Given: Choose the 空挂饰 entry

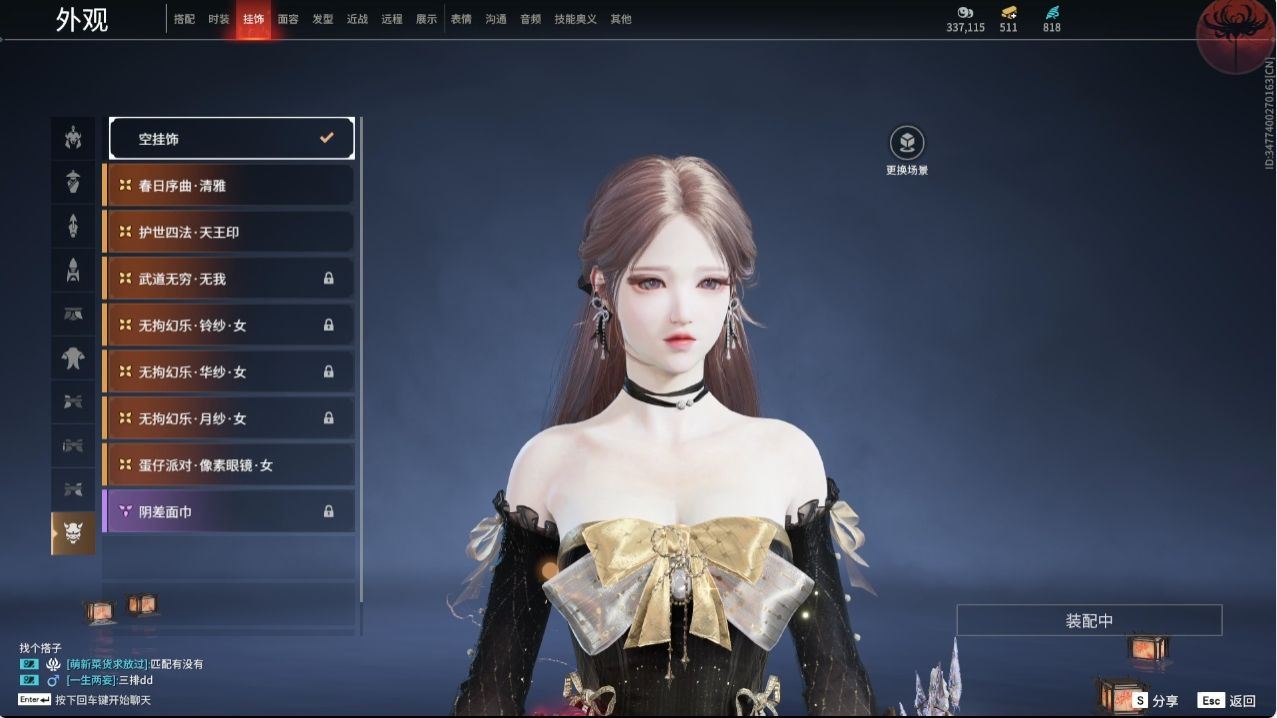Looking at the screenshot, I should tap(231, 139).
